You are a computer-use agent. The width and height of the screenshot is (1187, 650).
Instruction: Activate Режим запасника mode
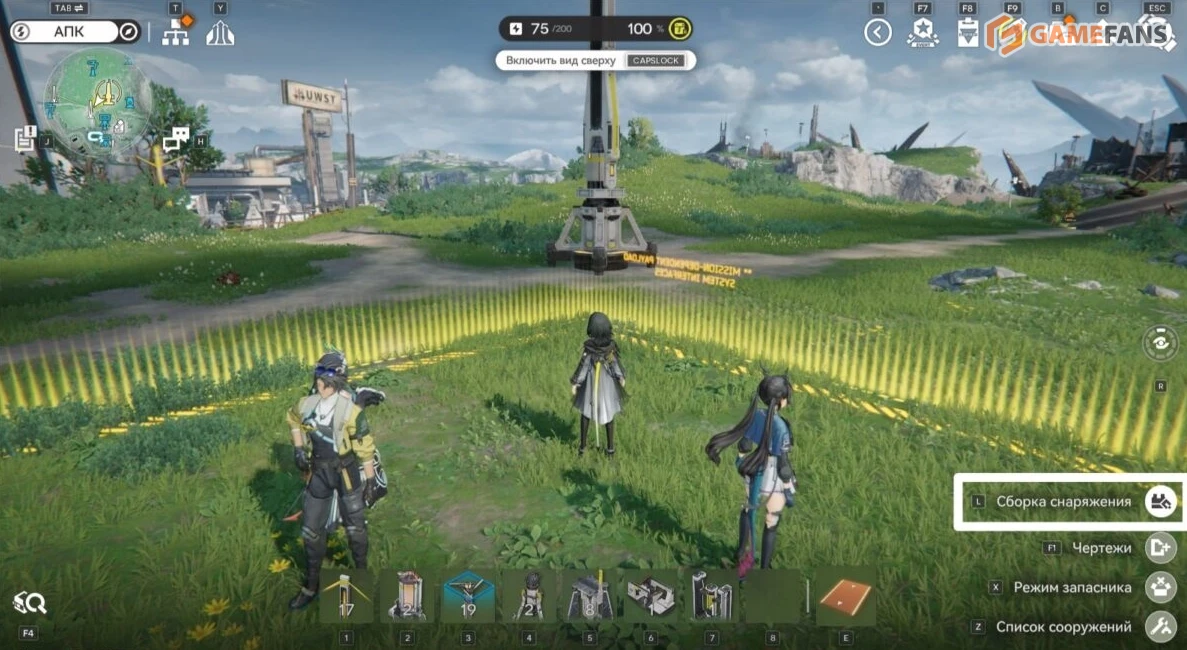pyautogui.click(x=1160, y=588)
